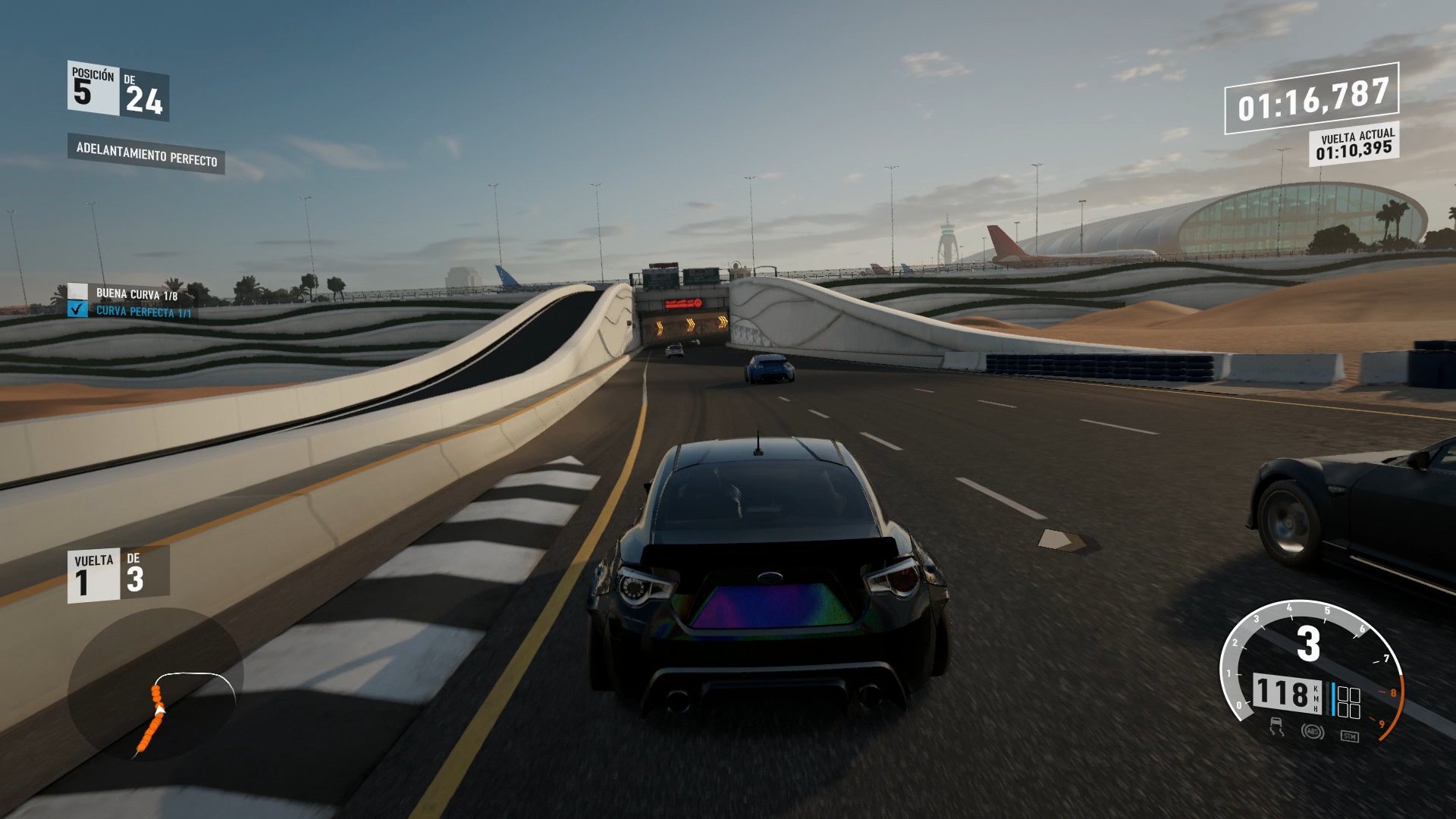
Task: Enable the white checkbox above CURVA PERFECTA
Action: (x=77, y=291)
